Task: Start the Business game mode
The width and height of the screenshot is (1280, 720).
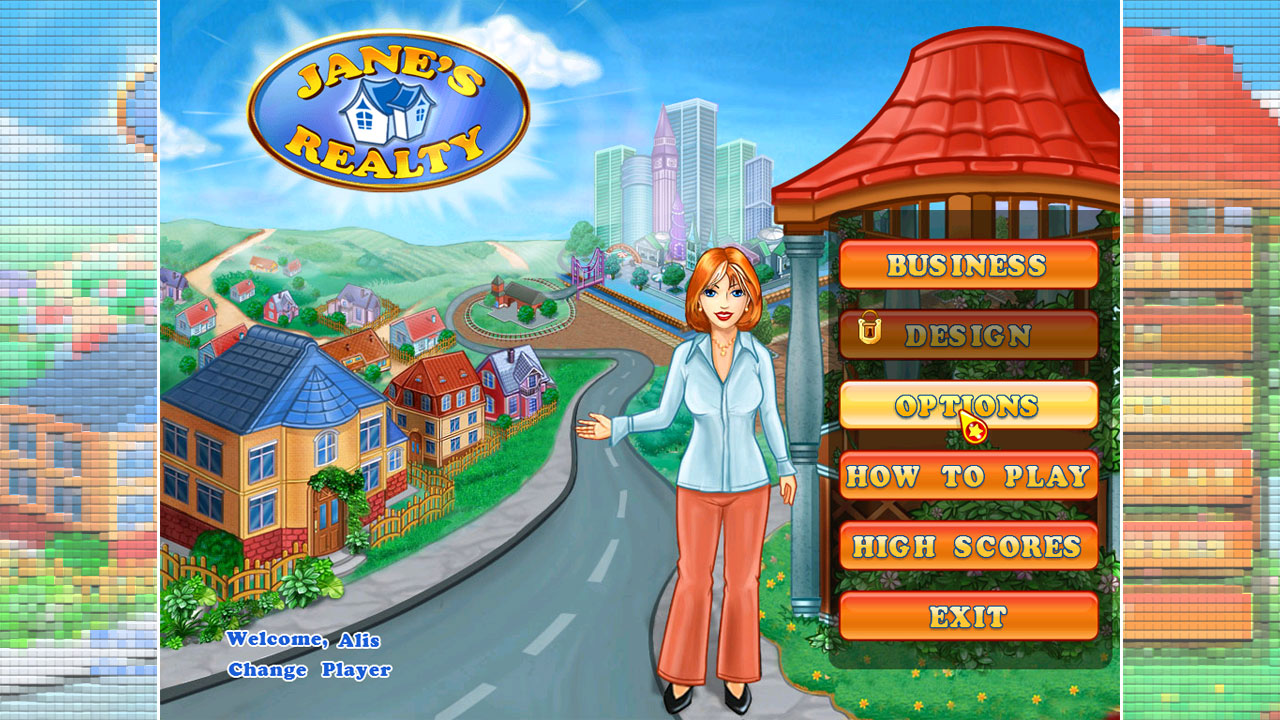Action: click(x=967, y=265)
